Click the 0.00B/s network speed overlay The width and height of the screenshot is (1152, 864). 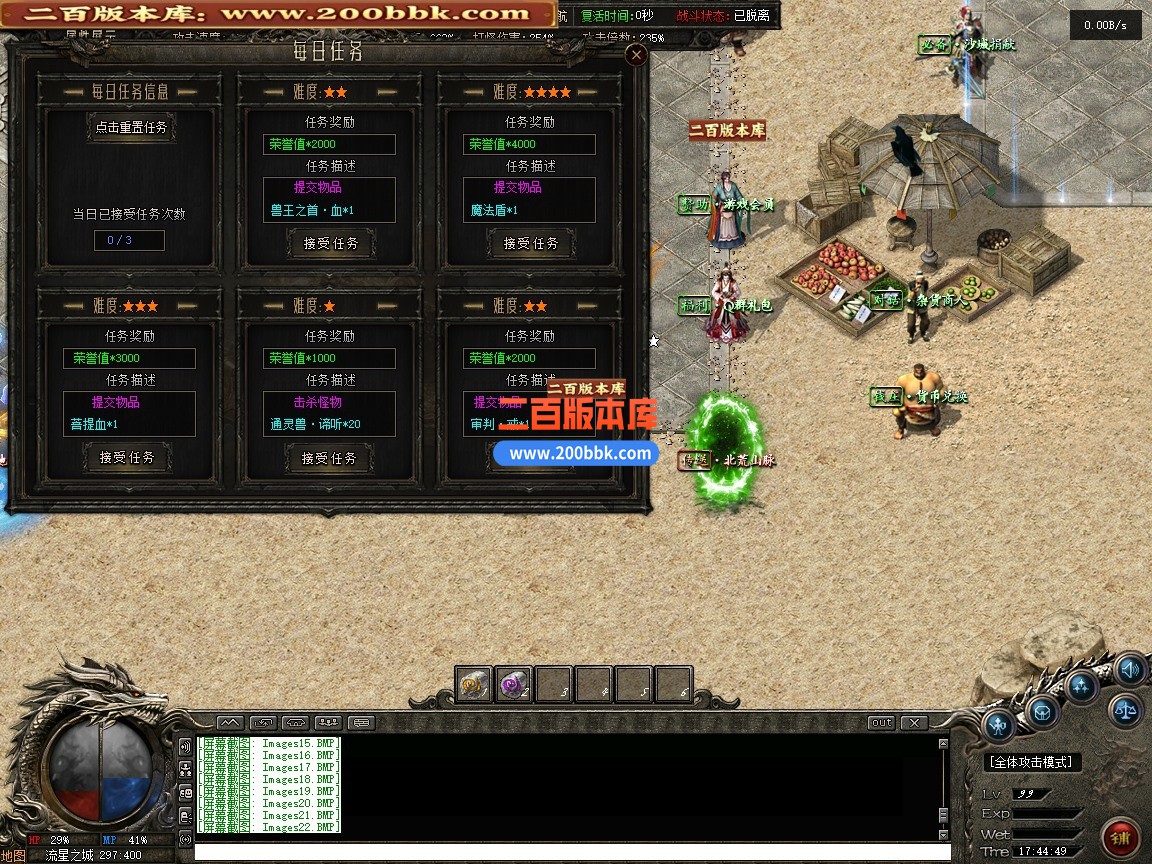(x=1105, y=26)
